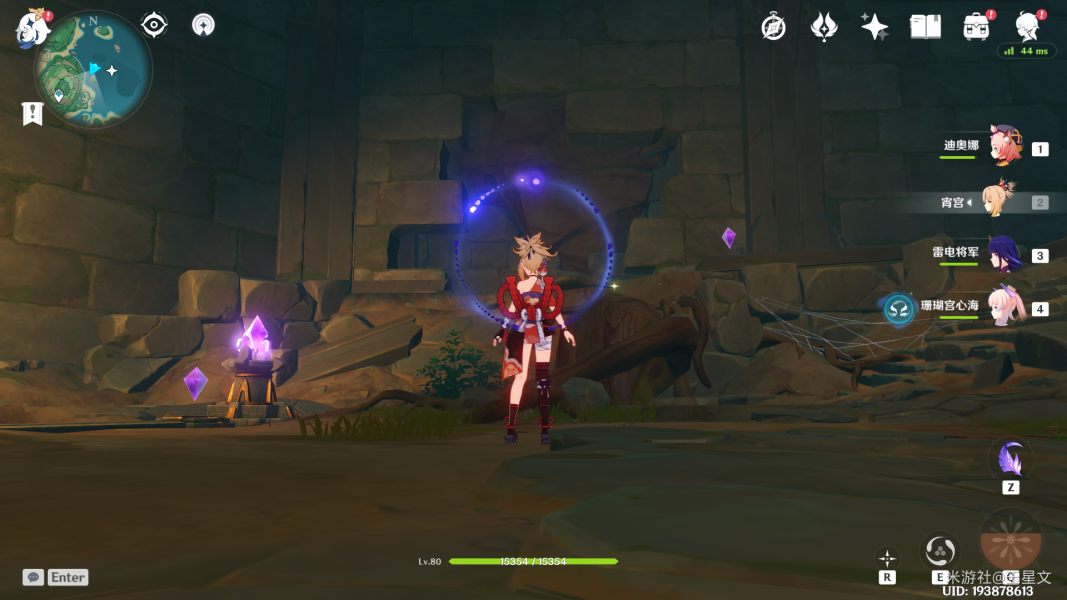Click the four-point crosshair aim icon
1067x600 pixels.
[887, 558]
